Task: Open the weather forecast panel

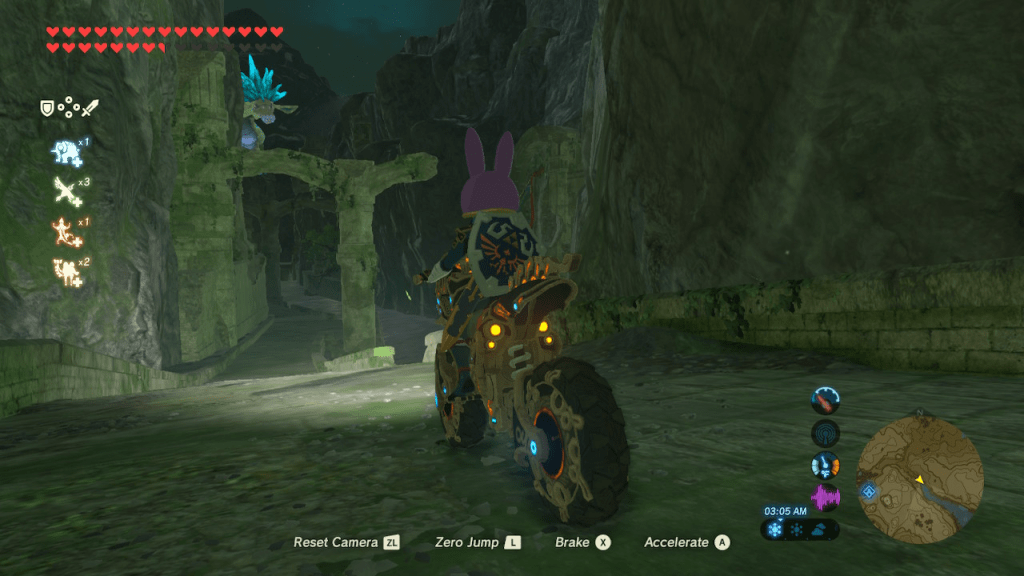Action: 799,529
